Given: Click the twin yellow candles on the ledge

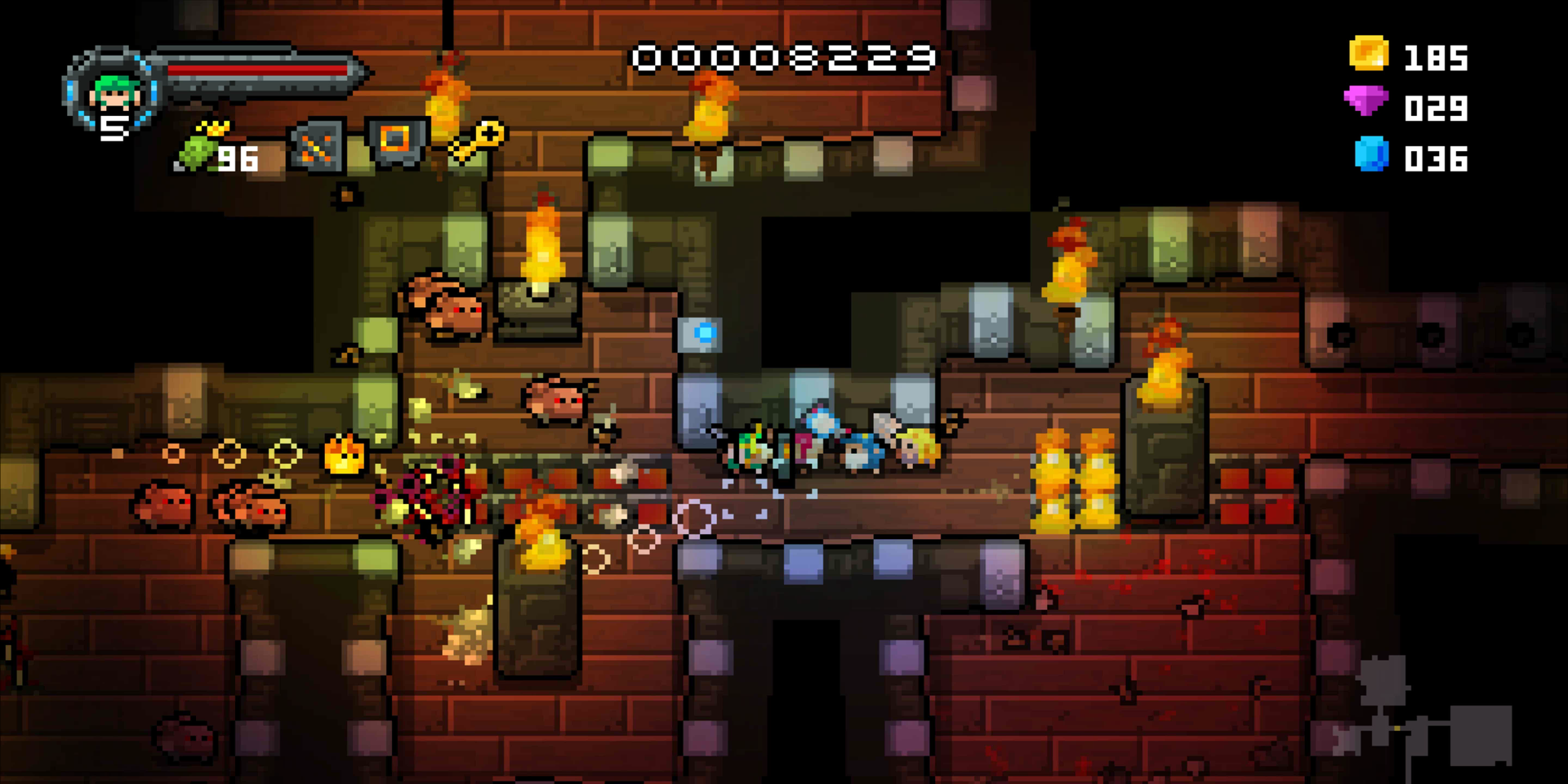Looking at the screenshot, I should 1076,482.
